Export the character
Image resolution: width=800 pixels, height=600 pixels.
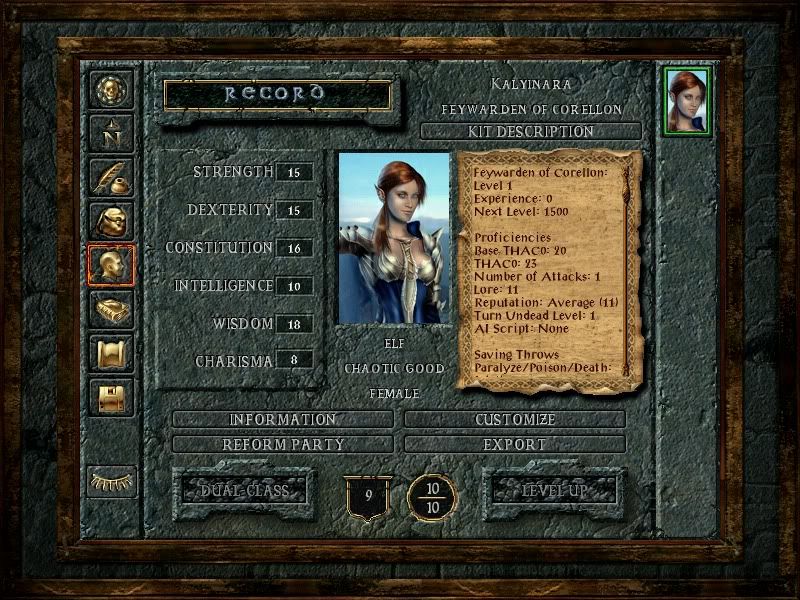(x=515, y=444)
